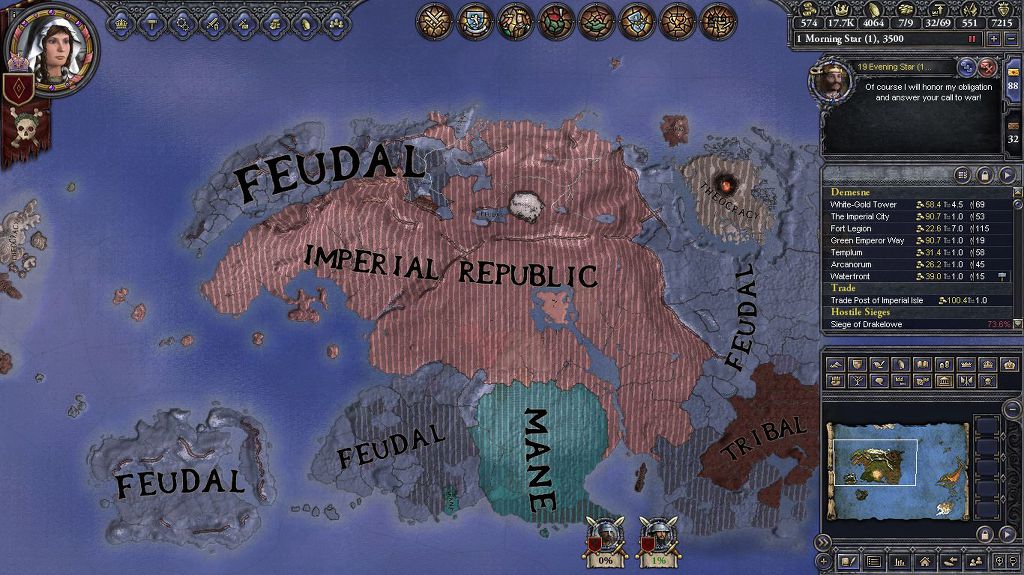Viewport: 1024px width, 575px height.
Task: Decrease game speed with the minus button
Action: pos(1011,38)
